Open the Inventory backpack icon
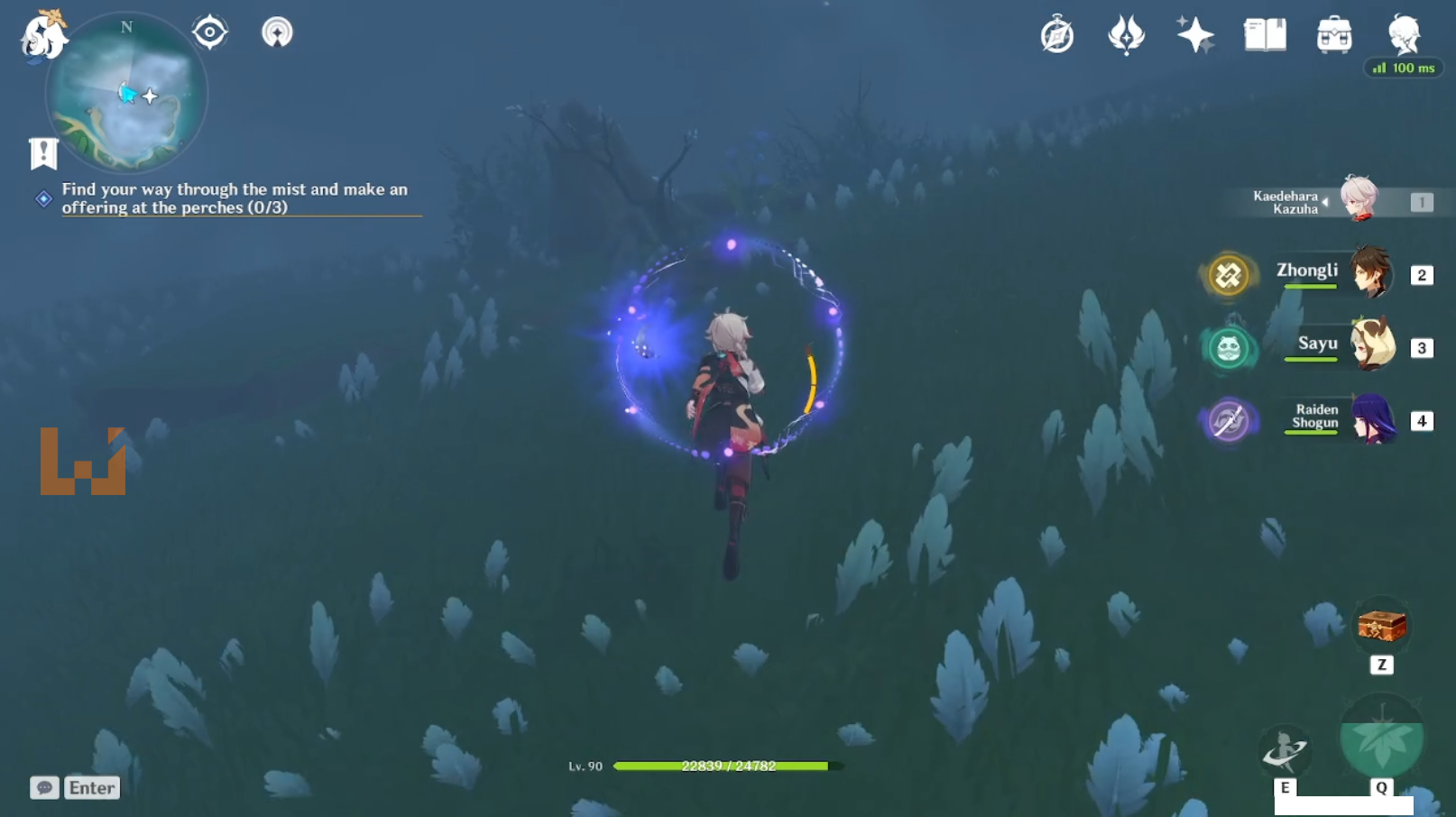The height and width of the screenshot is (817, 1456). 1334,35
